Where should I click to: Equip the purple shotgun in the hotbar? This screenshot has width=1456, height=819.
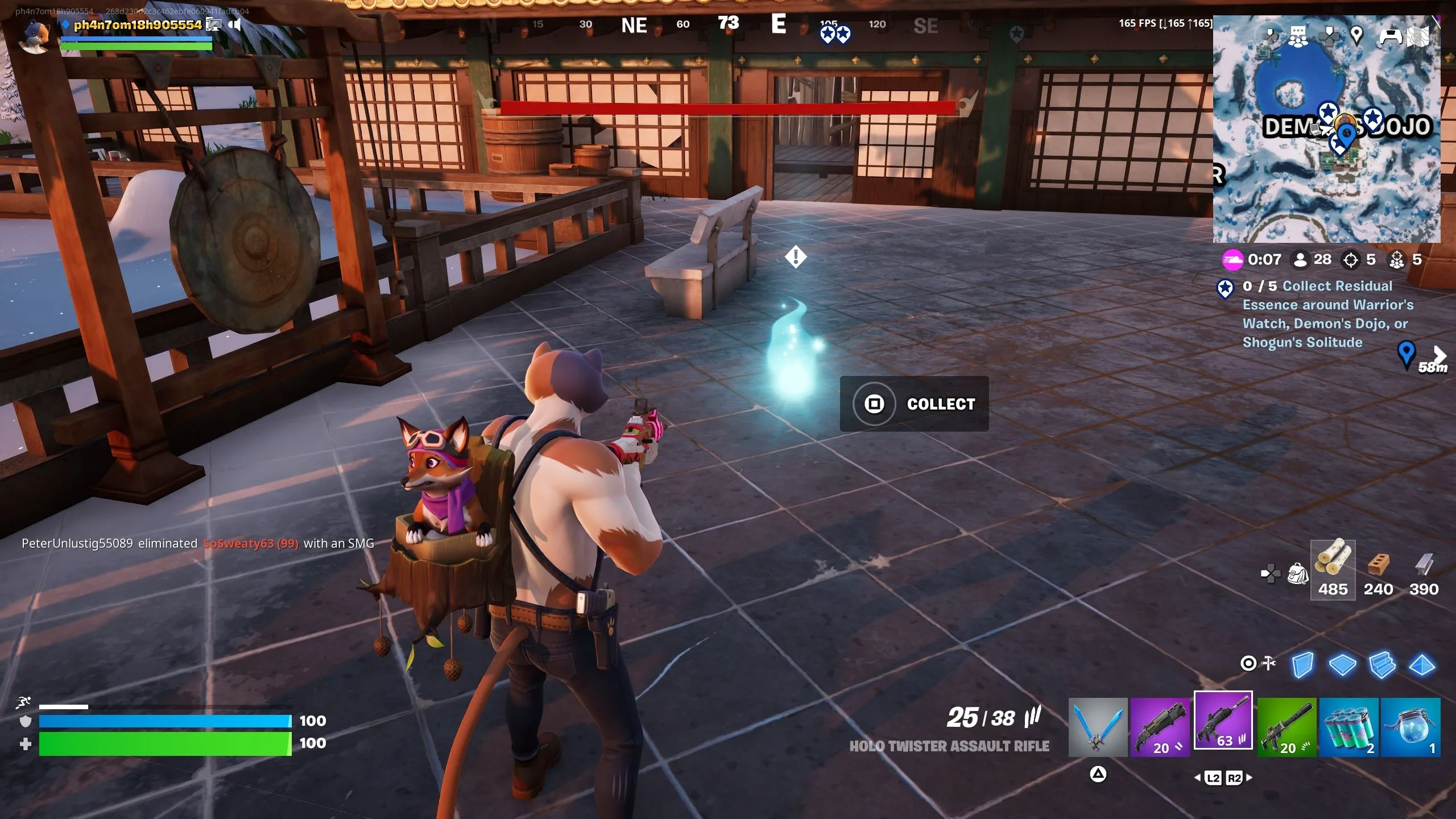tap(1160, 727)
